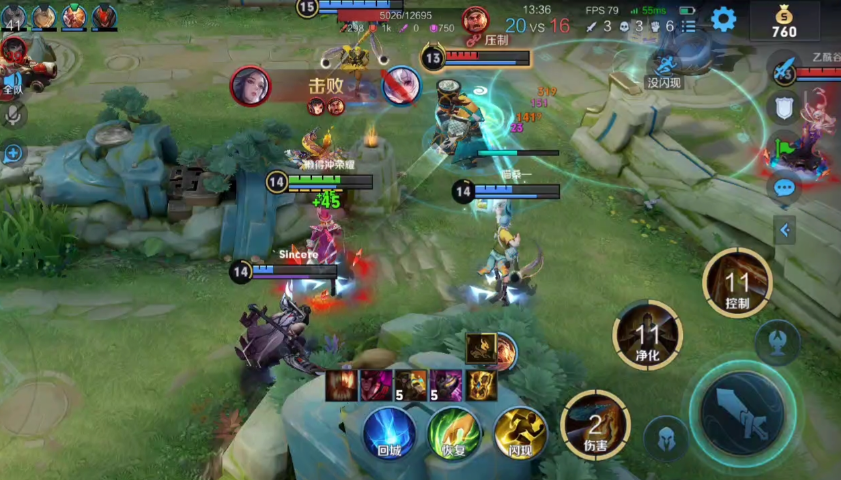Screen dimensions: 841x480
Task: Send the shield retreat signal
Action: pos(784,108)
